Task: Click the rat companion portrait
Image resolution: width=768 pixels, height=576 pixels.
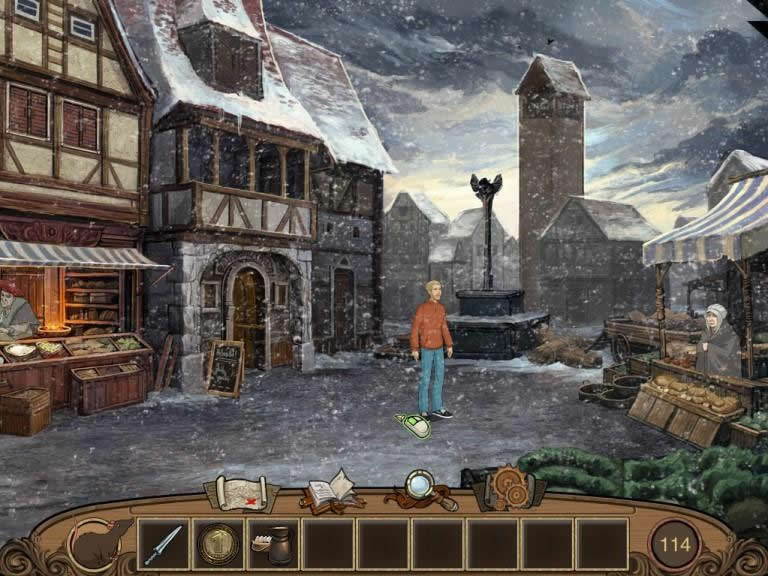Action: [100, 543]
